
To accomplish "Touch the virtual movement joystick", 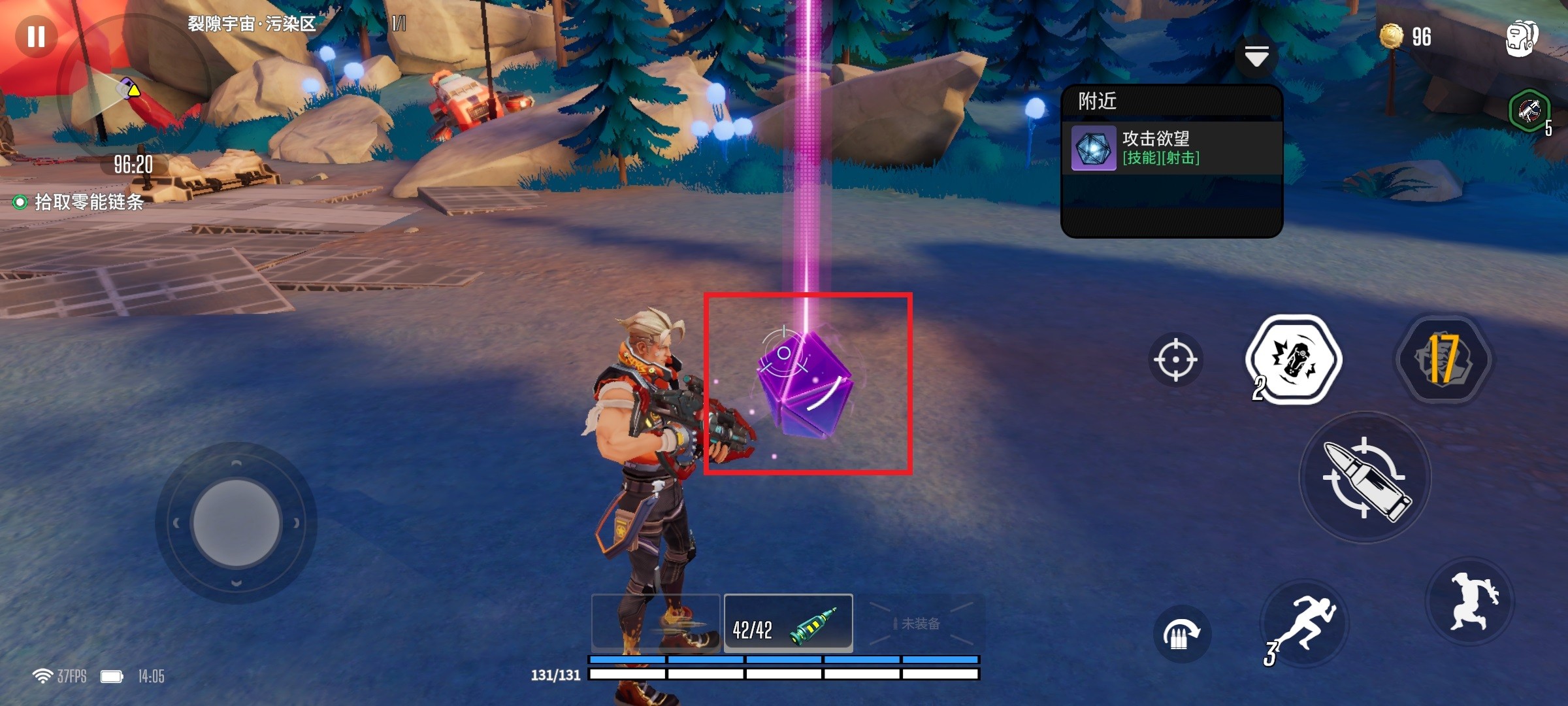I will coord(236,523).
